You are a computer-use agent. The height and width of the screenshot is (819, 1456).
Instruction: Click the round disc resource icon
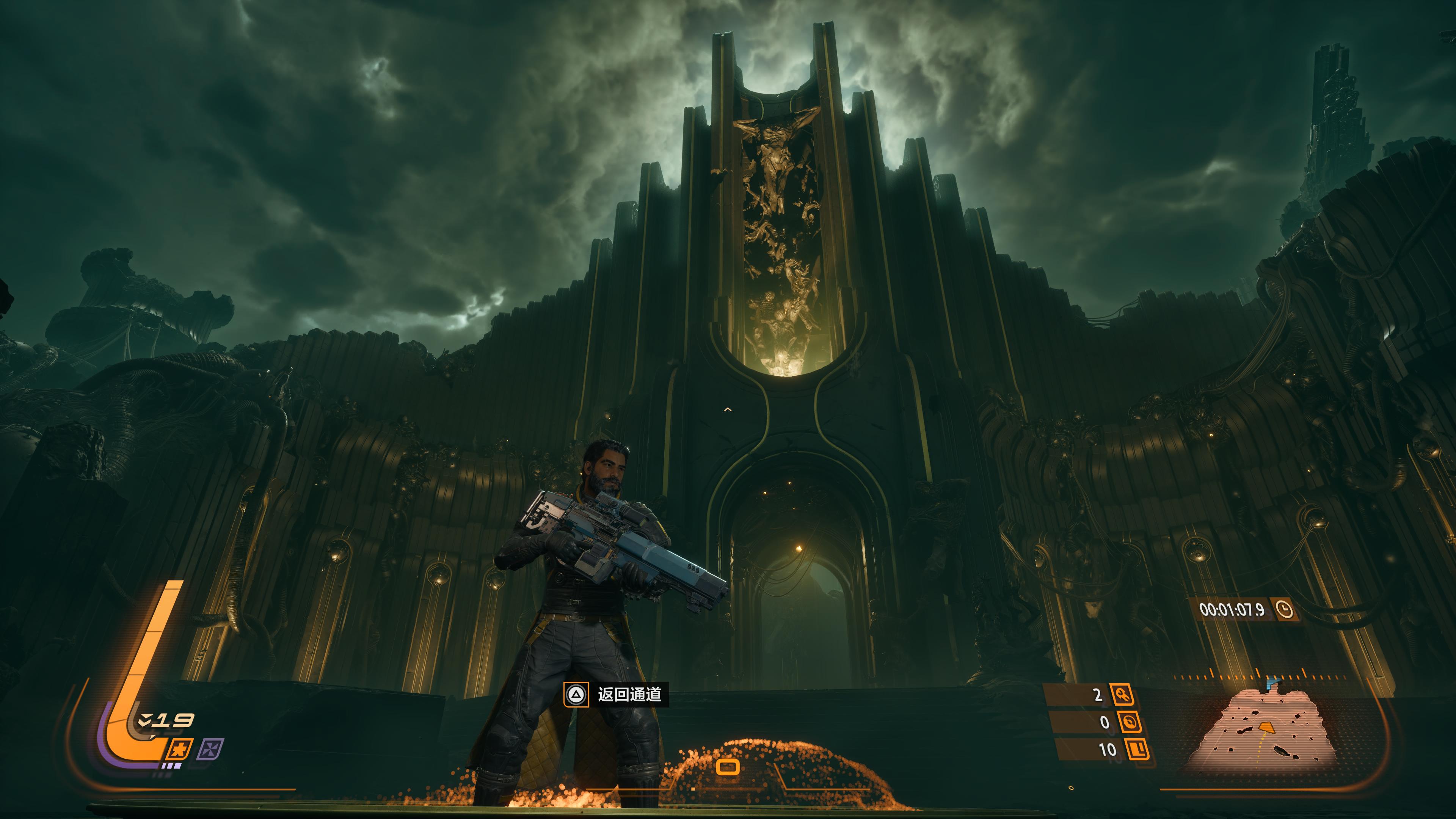point(1129,722)
